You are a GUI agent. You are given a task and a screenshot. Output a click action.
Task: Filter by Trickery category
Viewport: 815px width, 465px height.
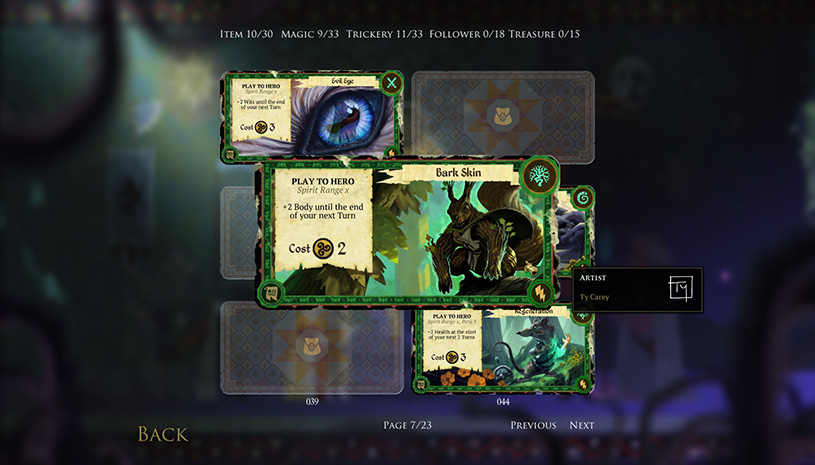(383, 34)
